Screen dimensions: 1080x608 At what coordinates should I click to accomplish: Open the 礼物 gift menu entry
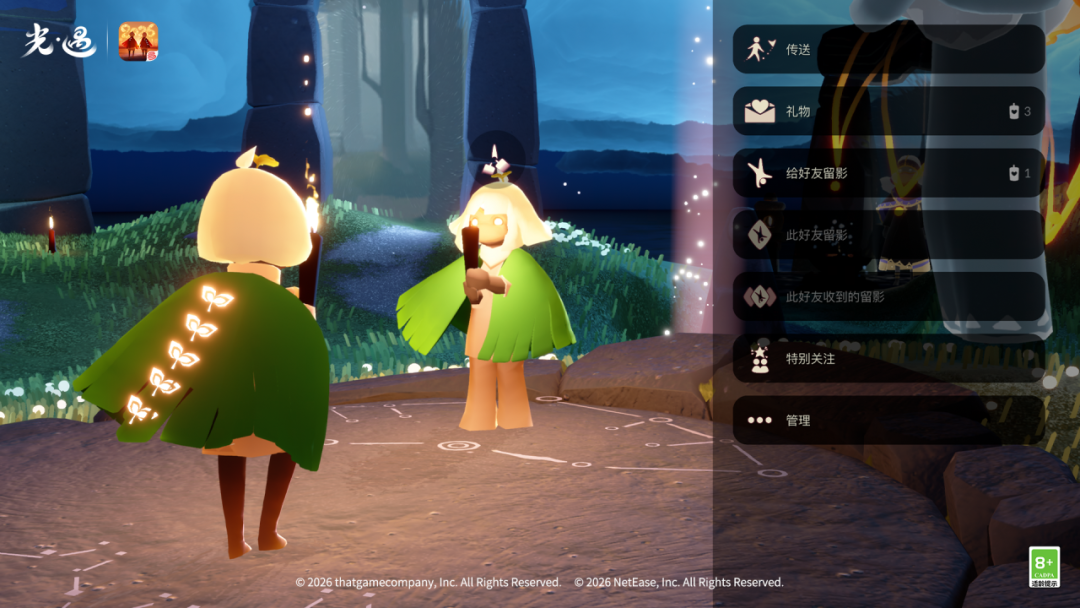[888, 111]
